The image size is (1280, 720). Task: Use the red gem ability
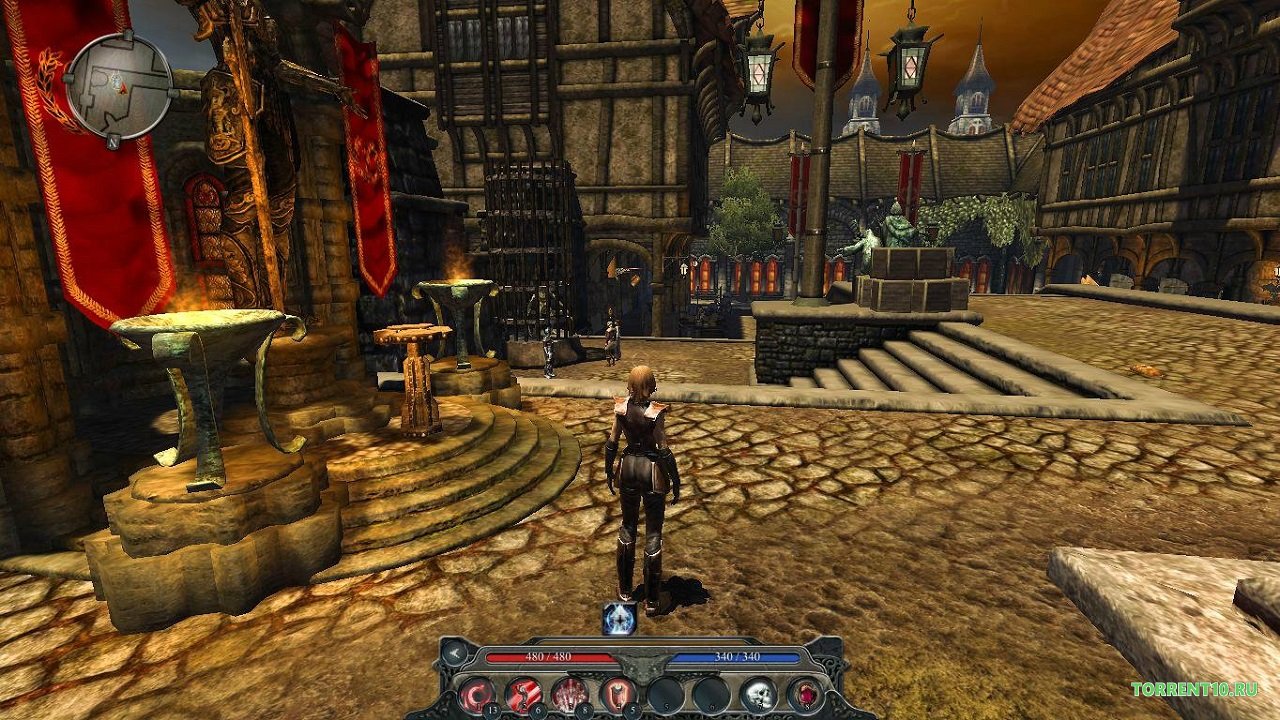pos(805,693)
